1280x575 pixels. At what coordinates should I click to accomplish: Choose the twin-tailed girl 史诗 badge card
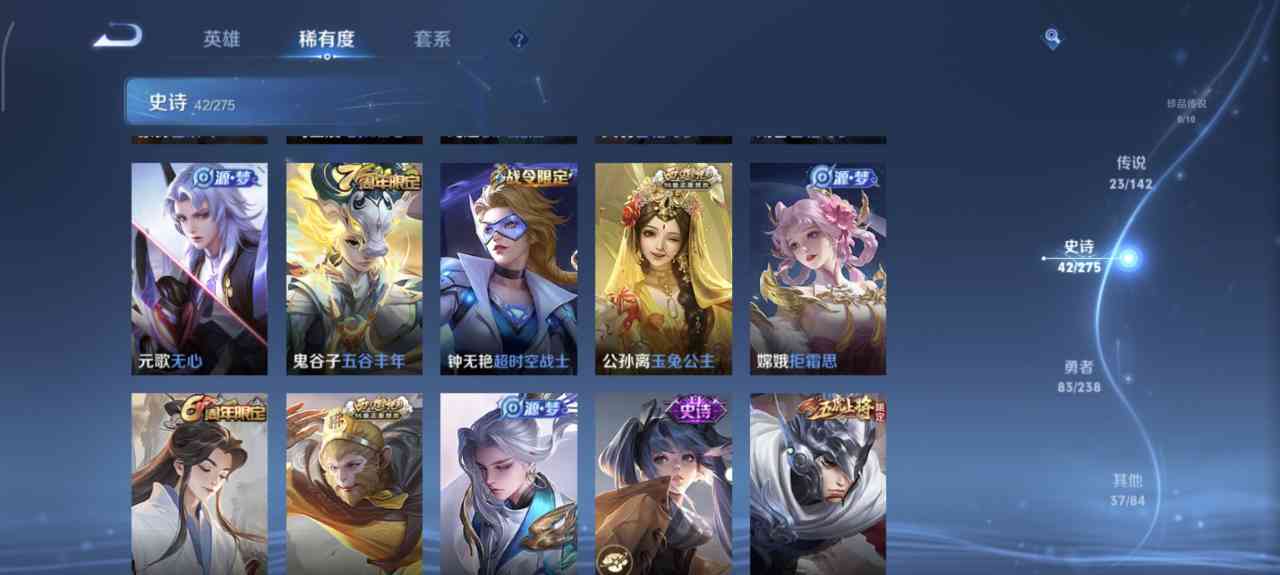pyautogui.click(x=663, y=484)
